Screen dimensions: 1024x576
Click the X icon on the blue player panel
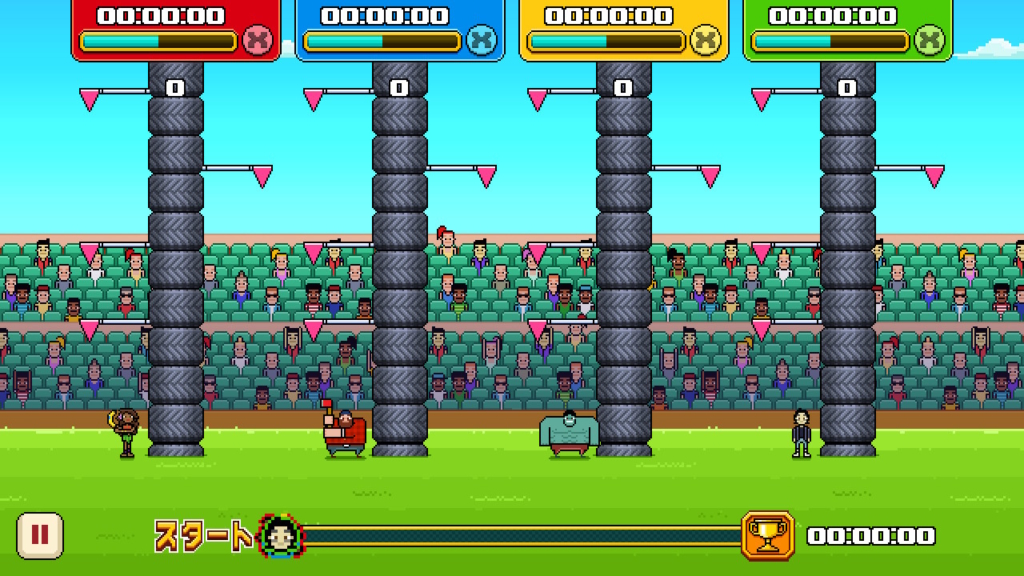point(482,41)
